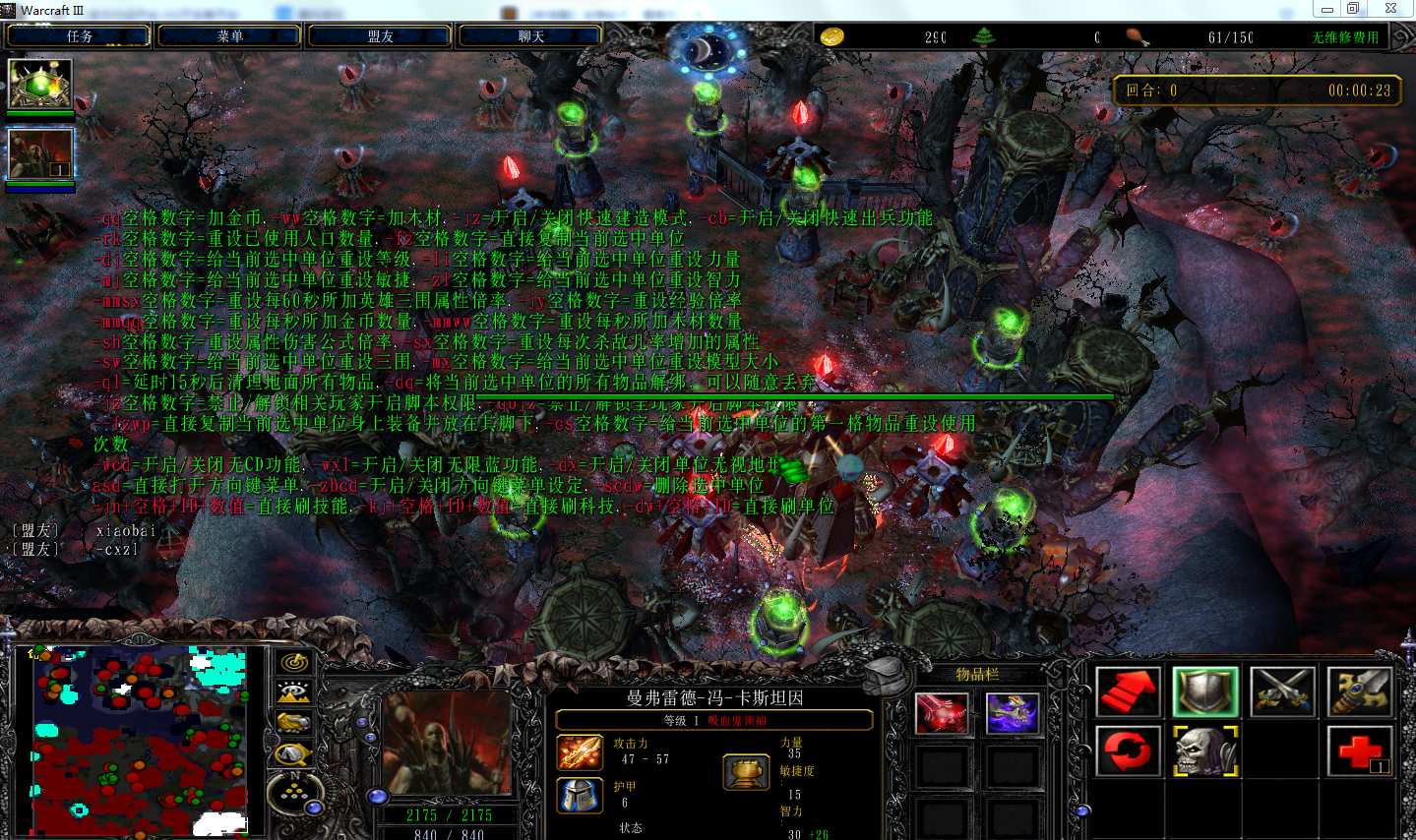This screenshot has width=1416, height=840.
Task: Open the 菜单 main menu
Action: 229,36
